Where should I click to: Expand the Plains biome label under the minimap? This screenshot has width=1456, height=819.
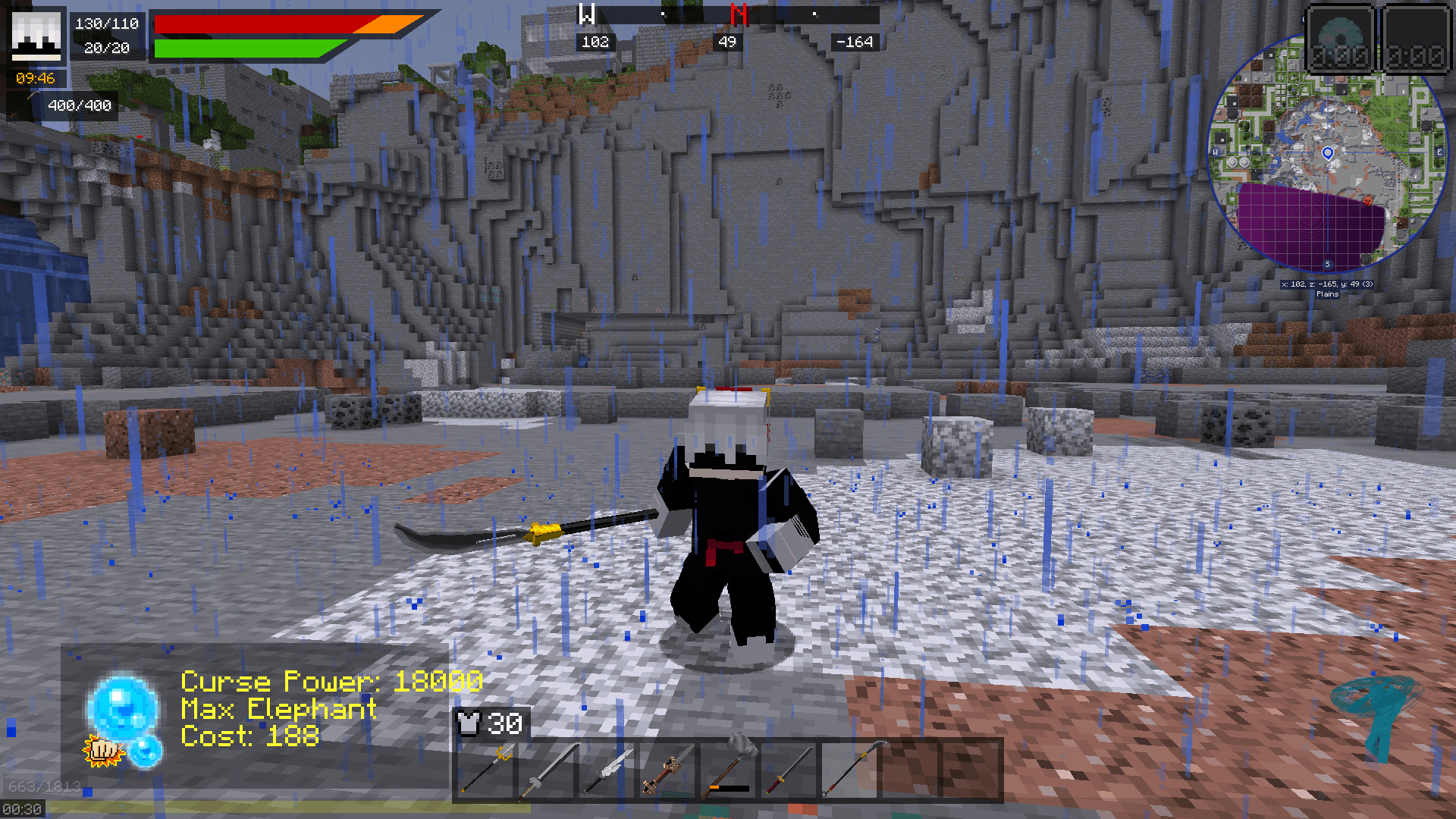(1328, 294)
